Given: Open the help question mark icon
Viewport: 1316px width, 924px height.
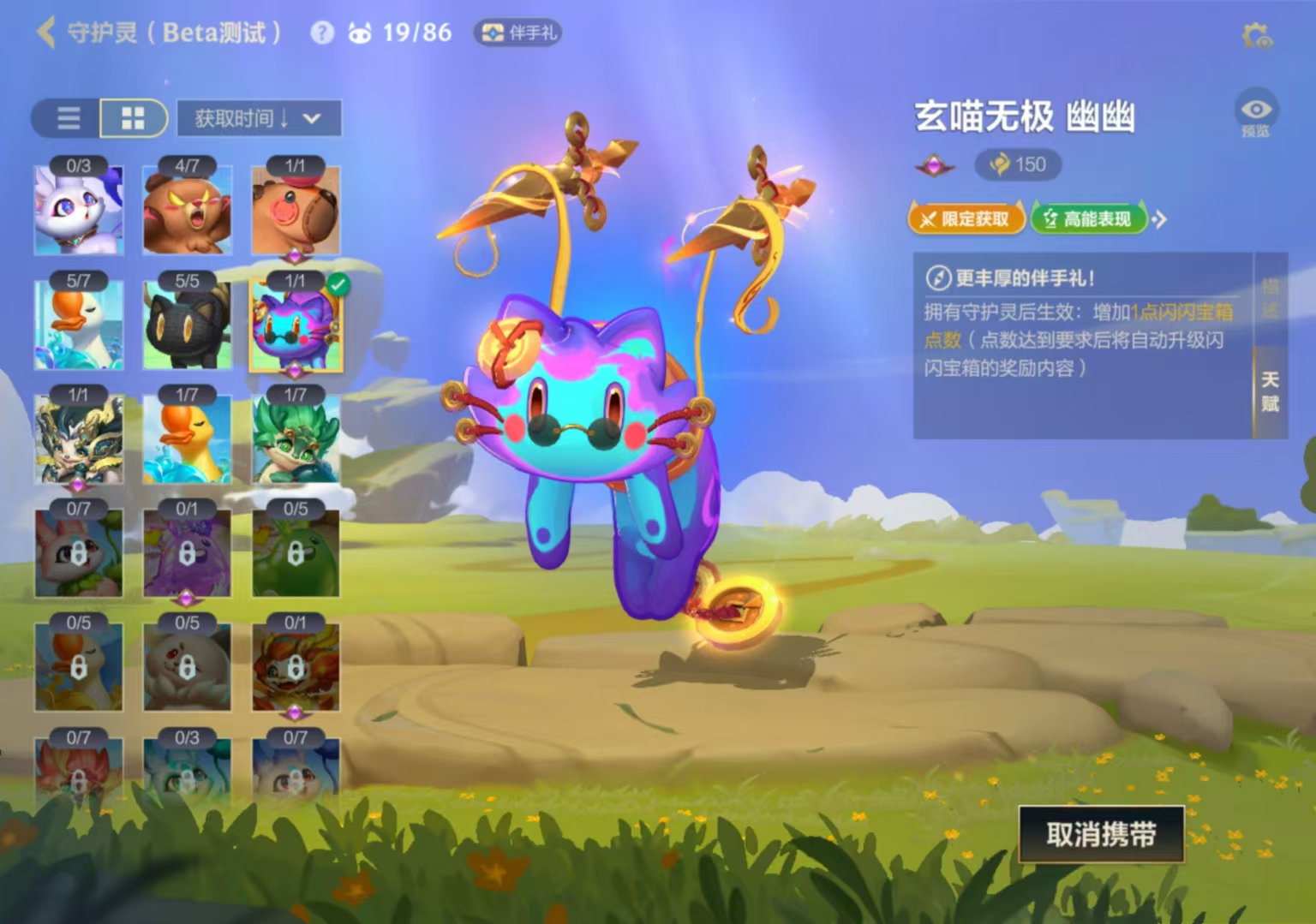Looking at the screenshot, I should click(x=321, y=33).
